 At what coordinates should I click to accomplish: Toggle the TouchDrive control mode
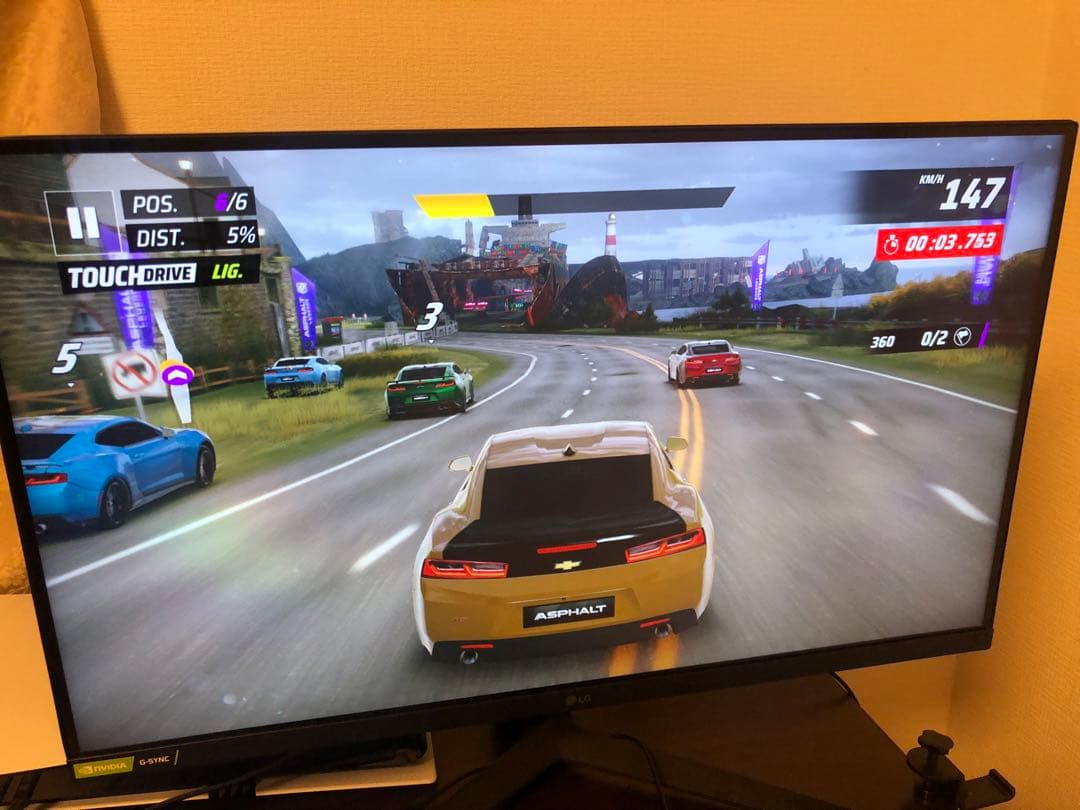tap(159, 275)
